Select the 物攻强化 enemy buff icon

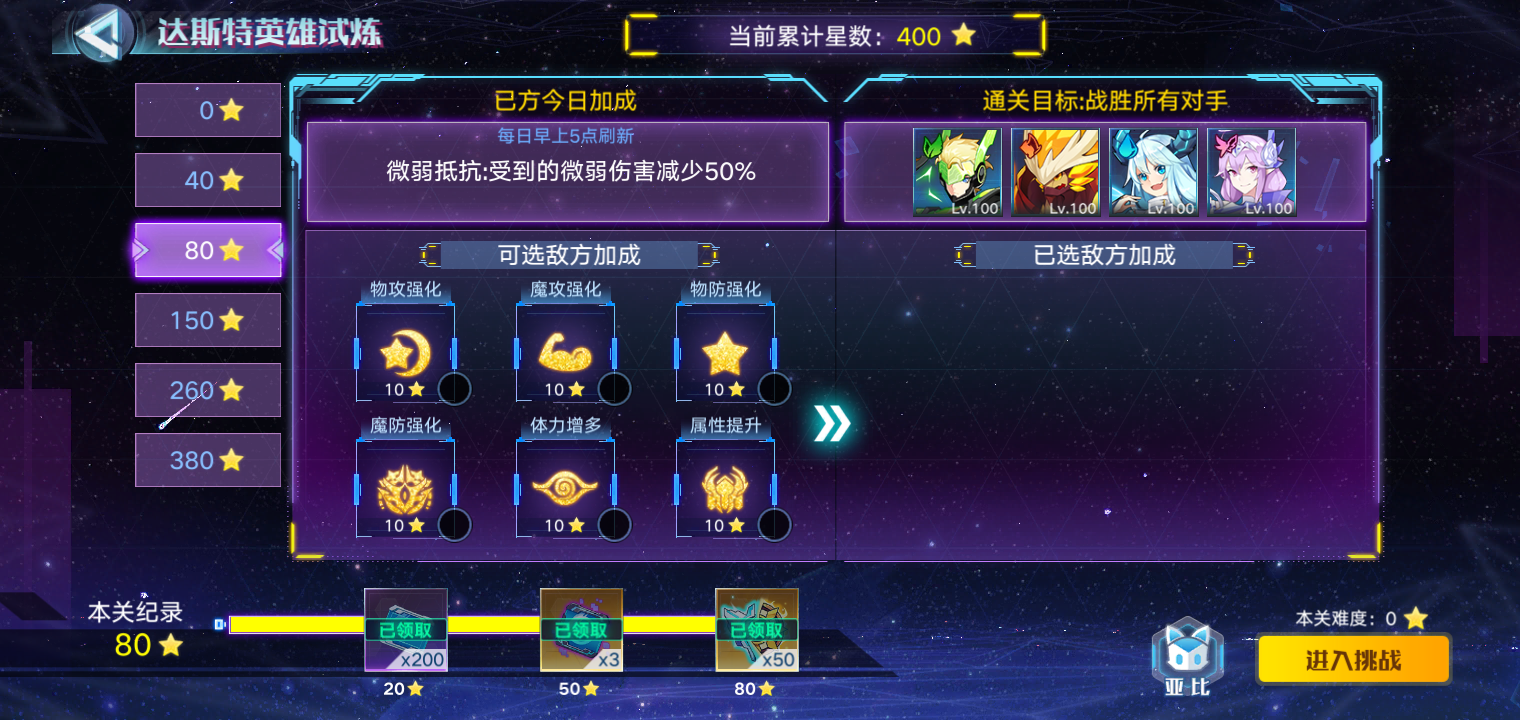(404, 350)
